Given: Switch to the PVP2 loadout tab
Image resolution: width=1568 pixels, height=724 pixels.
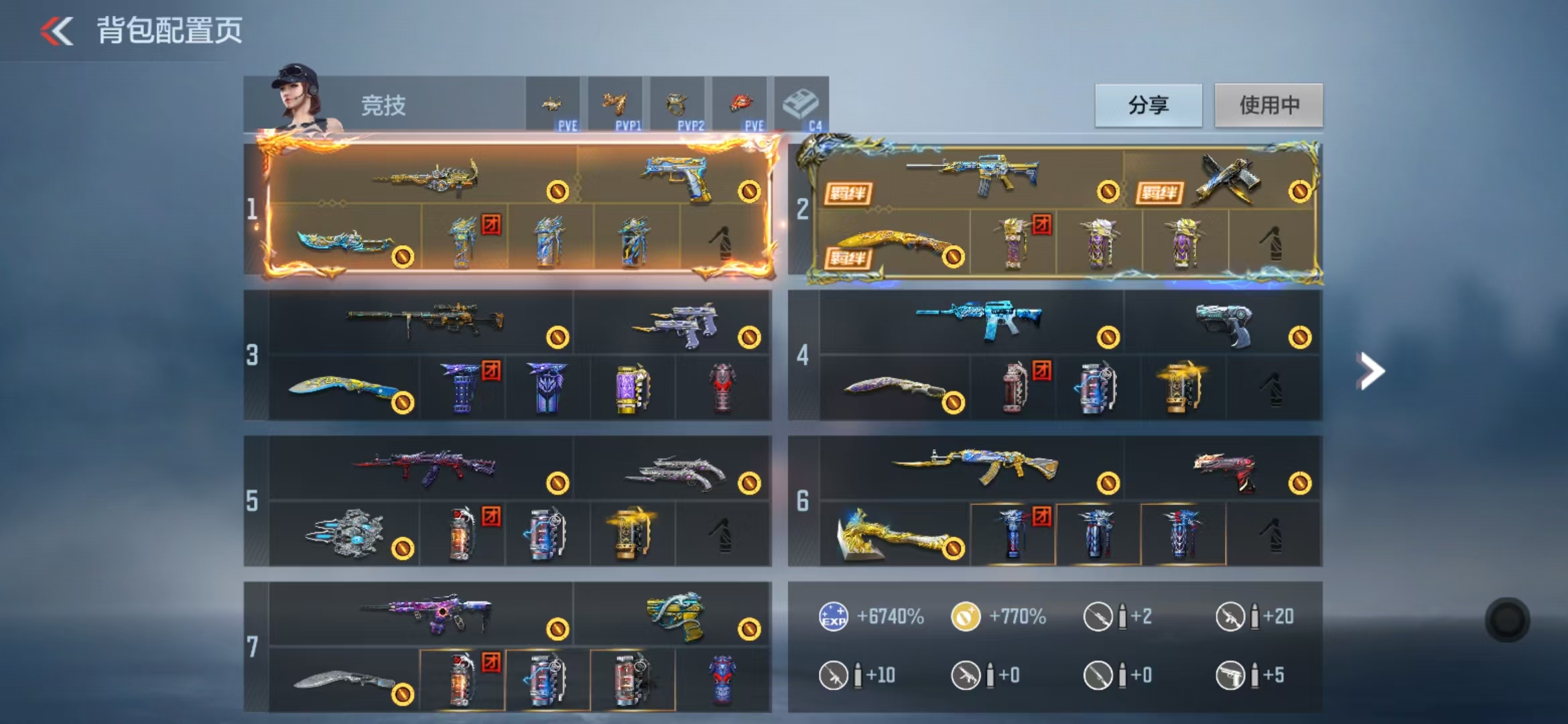Looking at the screenshot, I should coord(677,105).
